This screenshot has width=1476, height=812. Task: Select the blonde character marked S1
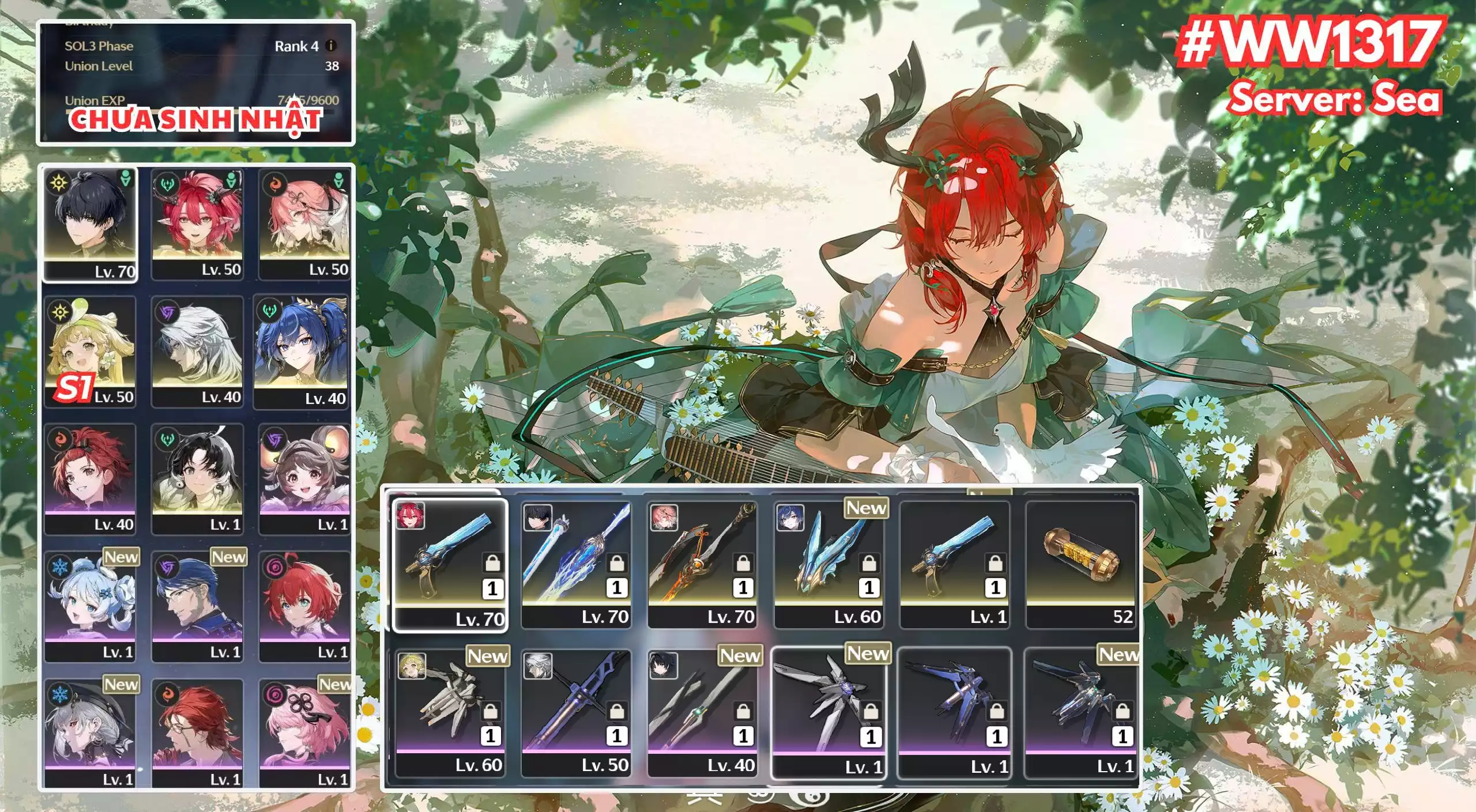pos(91,352)
